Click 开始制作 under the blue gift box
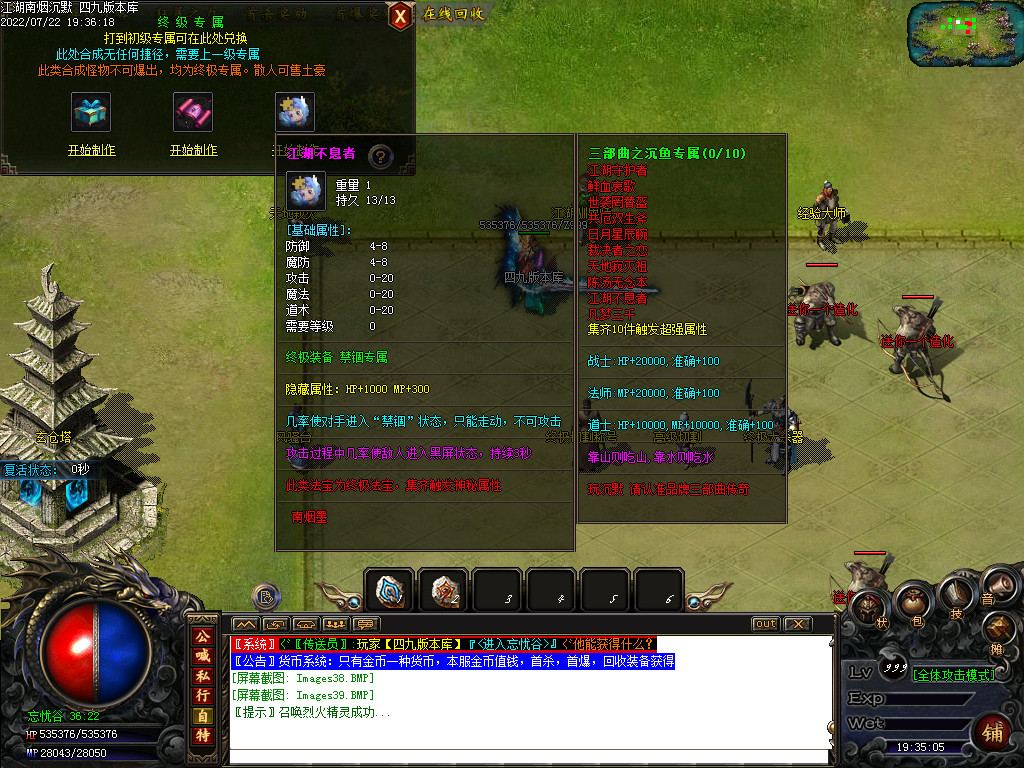Viewport: 1024px width, 768px height. coord(91,150)
